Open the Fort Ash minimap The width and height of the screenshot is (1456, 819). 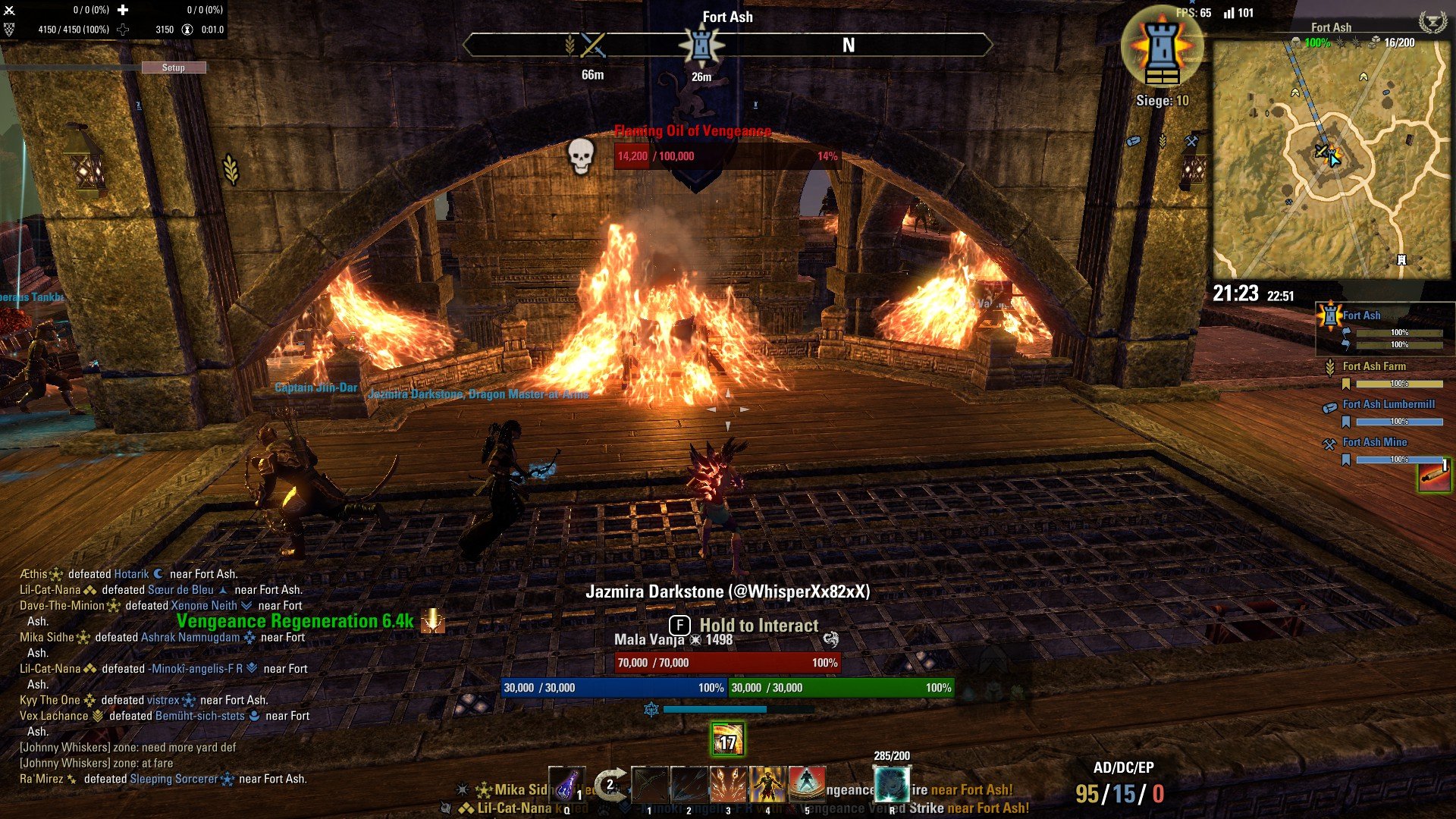pos(1332,159)
